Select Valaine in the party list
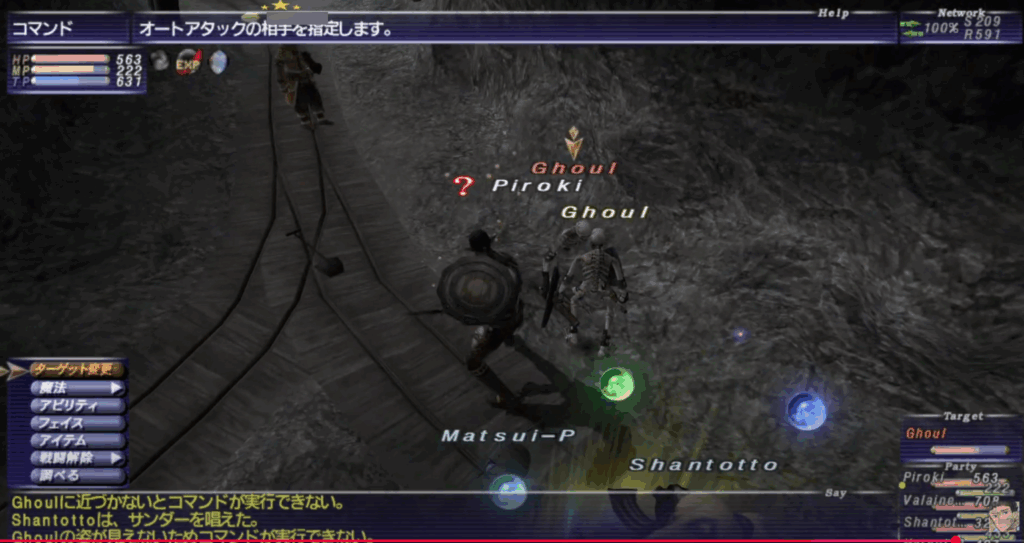1024x543 pixels. [x=955, y=500]
